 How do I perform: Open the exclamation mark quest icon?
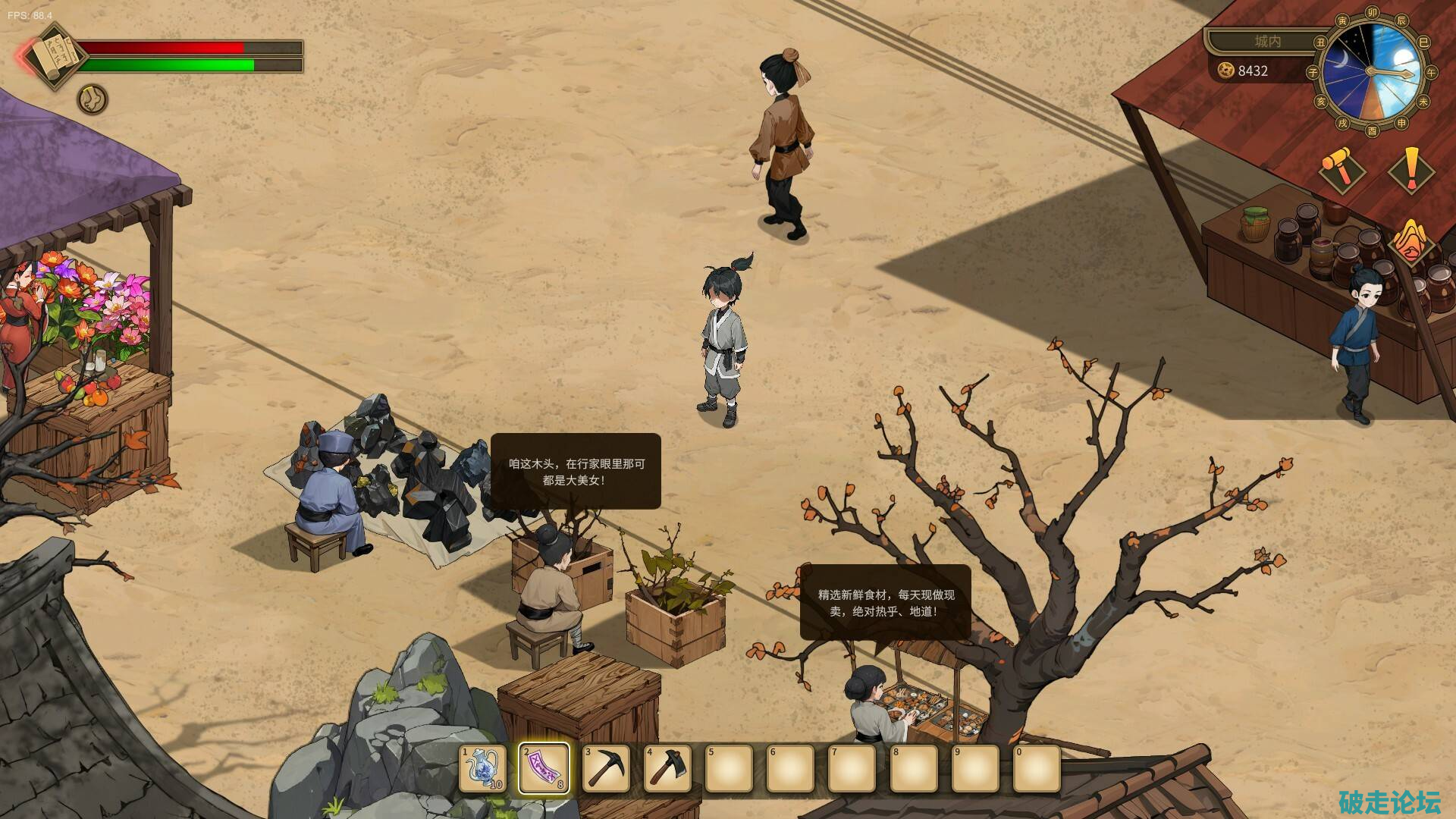pos(1410,170)
